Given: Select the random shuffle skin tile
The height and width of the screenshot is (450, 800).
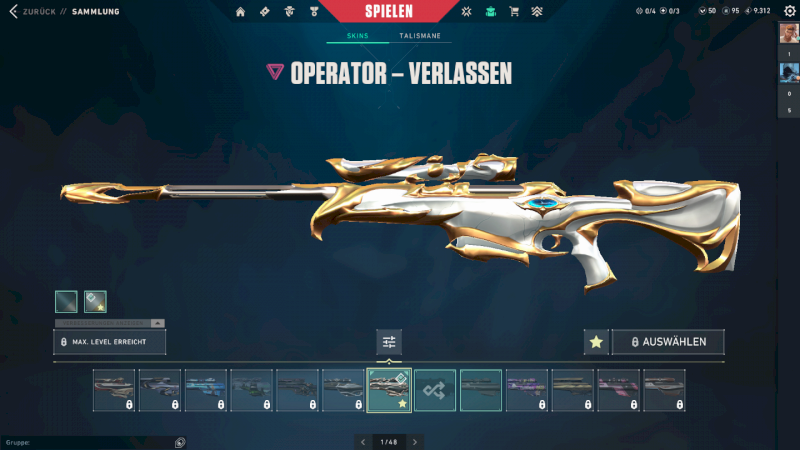Looking at the screenshot, I should (x=435, y=390).
